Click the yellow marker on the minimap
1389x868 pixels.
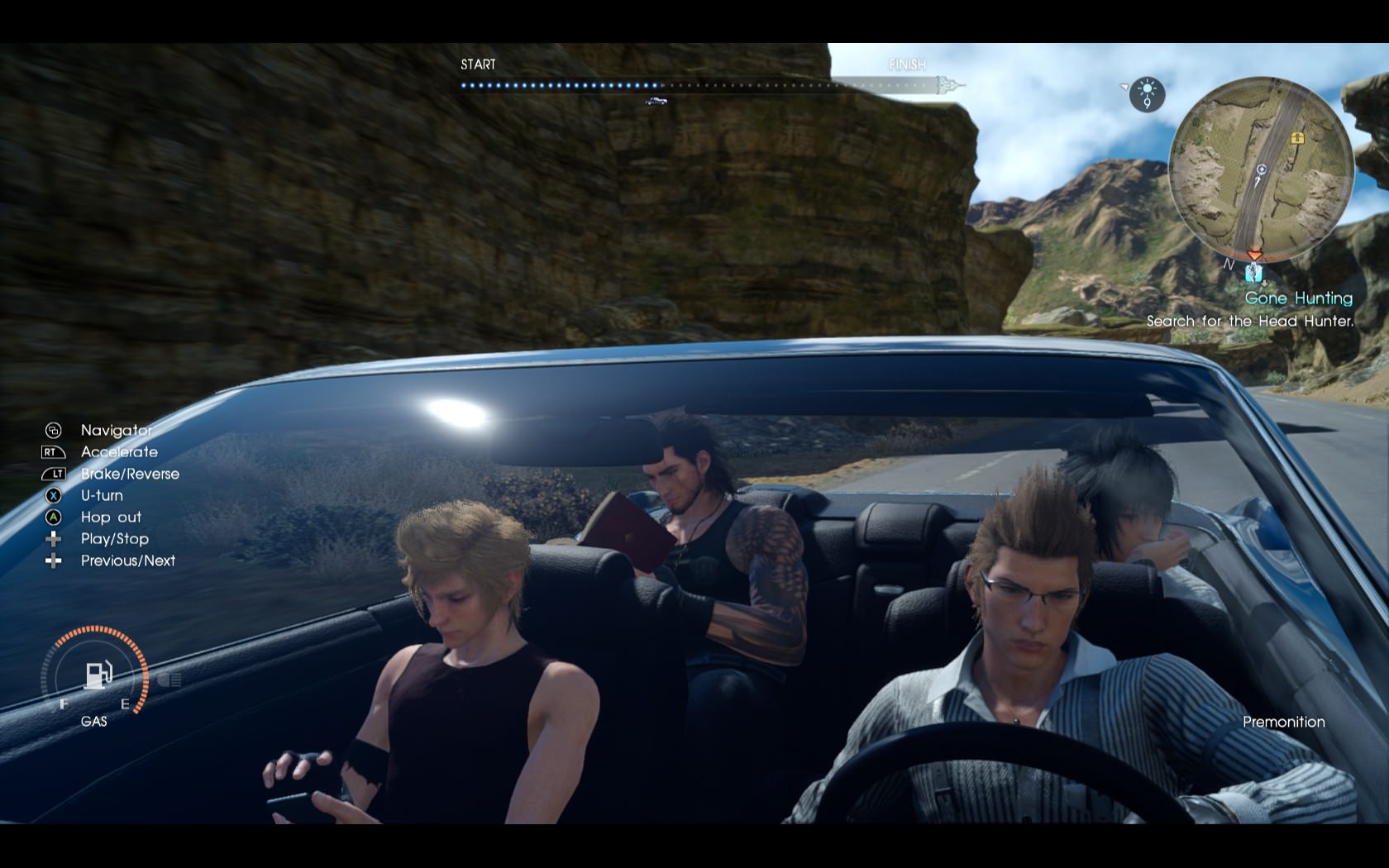[x=1296, y=138]
